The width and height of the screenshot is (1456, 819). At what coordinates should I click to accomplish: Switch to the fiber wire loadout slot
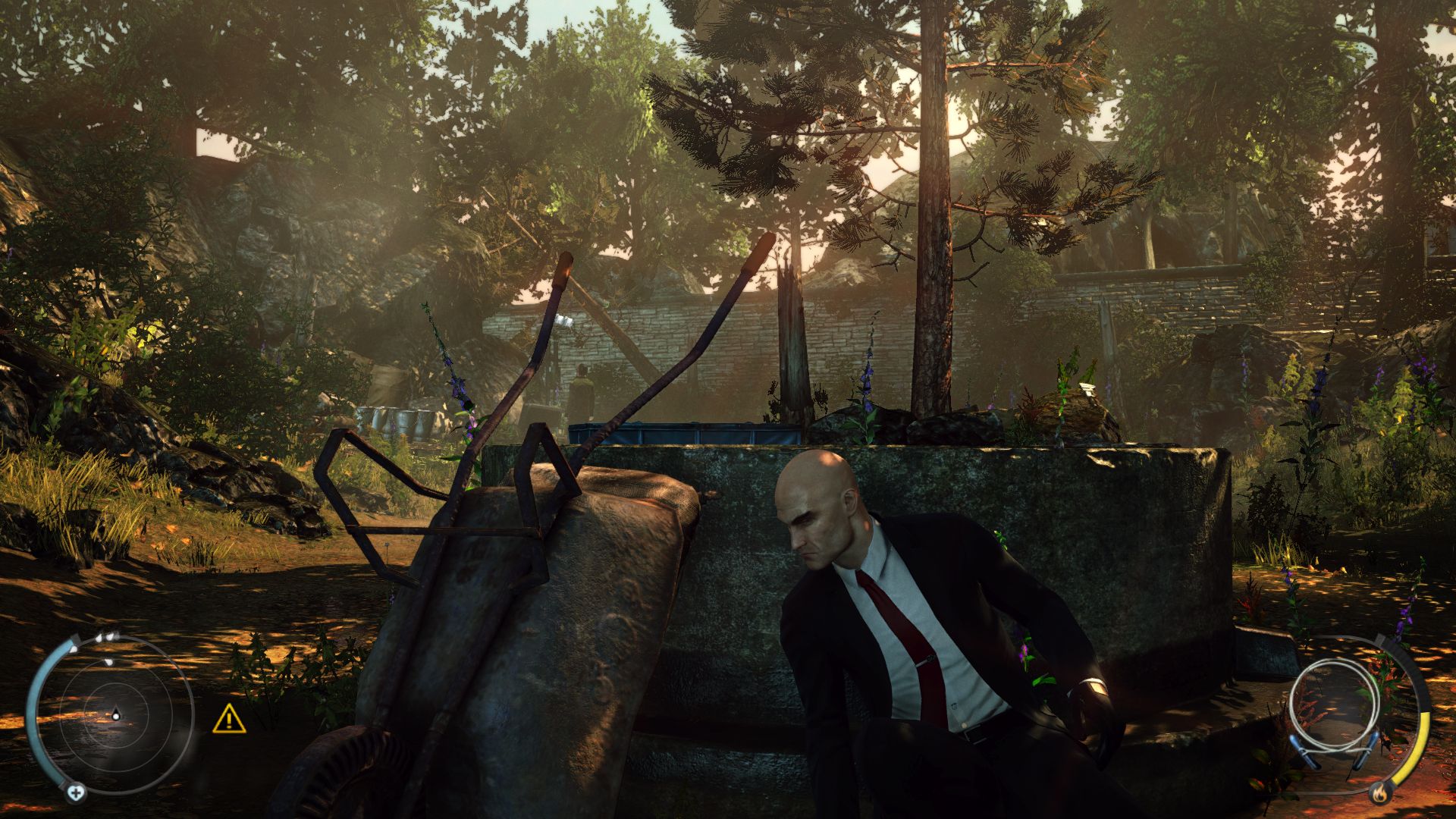1332,709
